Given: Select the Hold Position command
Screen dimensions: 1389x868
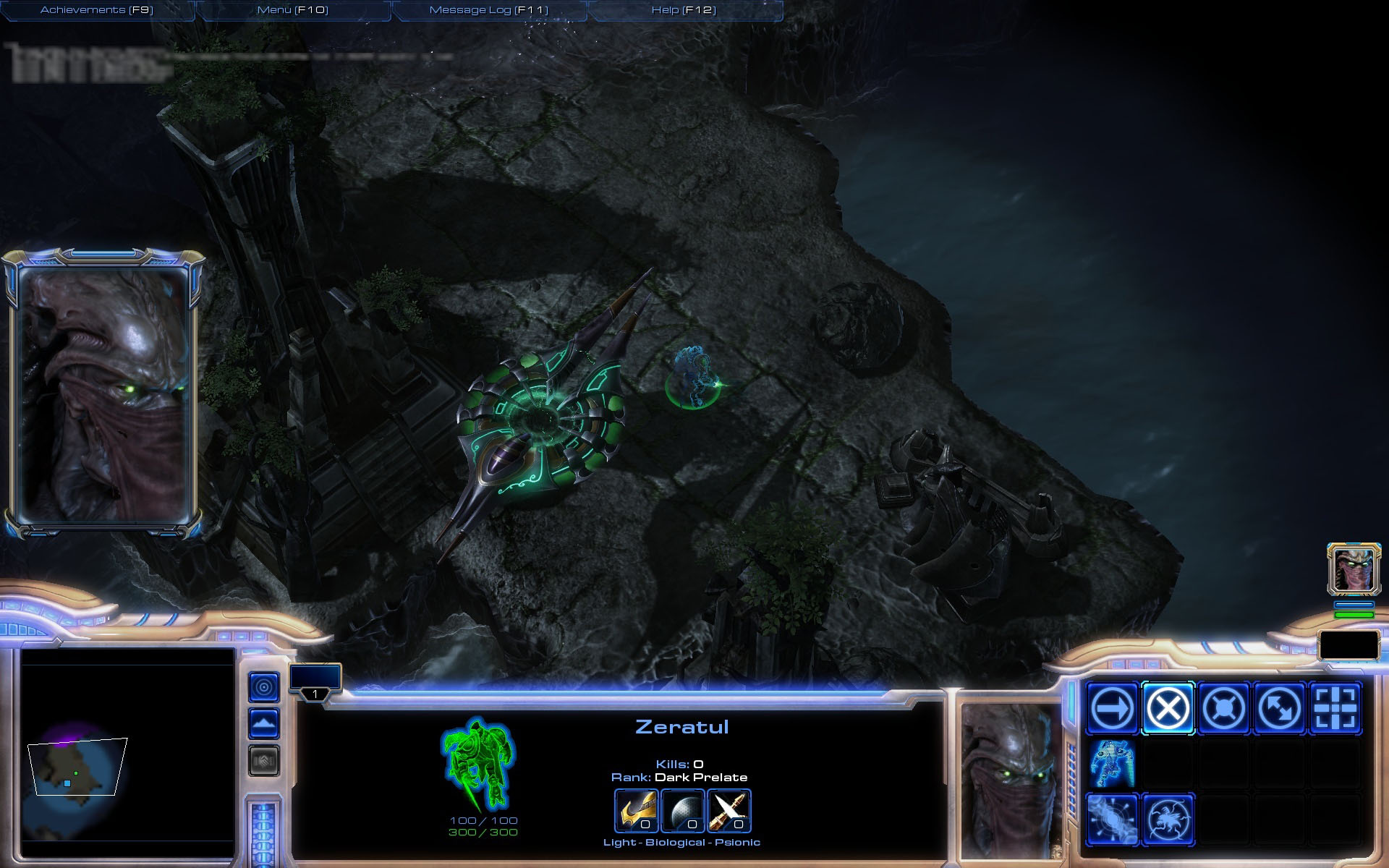Looking at the screenshot, I should (1223, 708).
